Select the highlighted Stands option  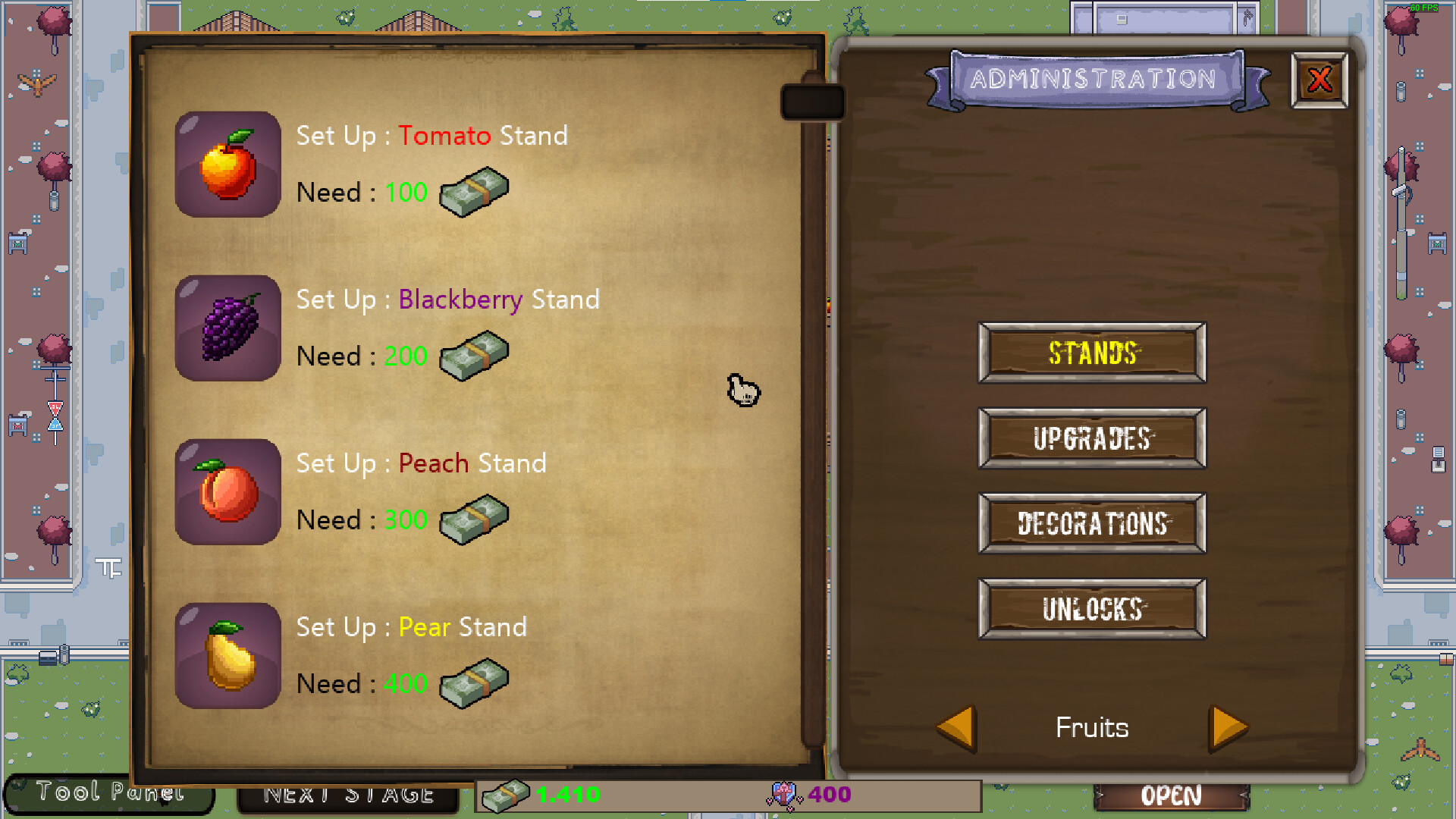1090,353
